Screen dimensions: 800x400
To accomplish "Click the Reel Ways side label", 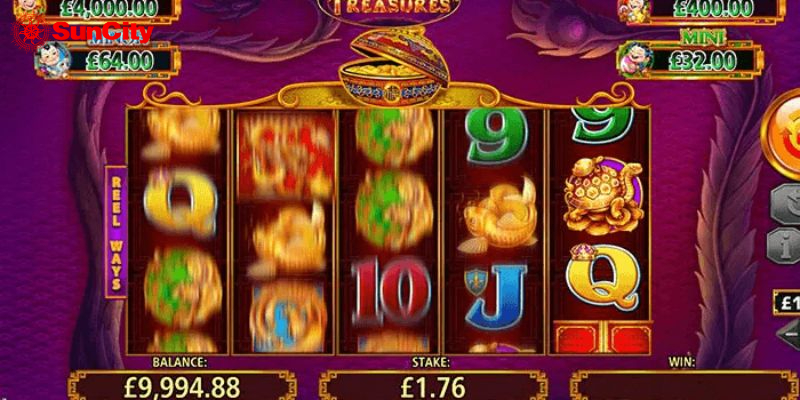I will point(116,229).
